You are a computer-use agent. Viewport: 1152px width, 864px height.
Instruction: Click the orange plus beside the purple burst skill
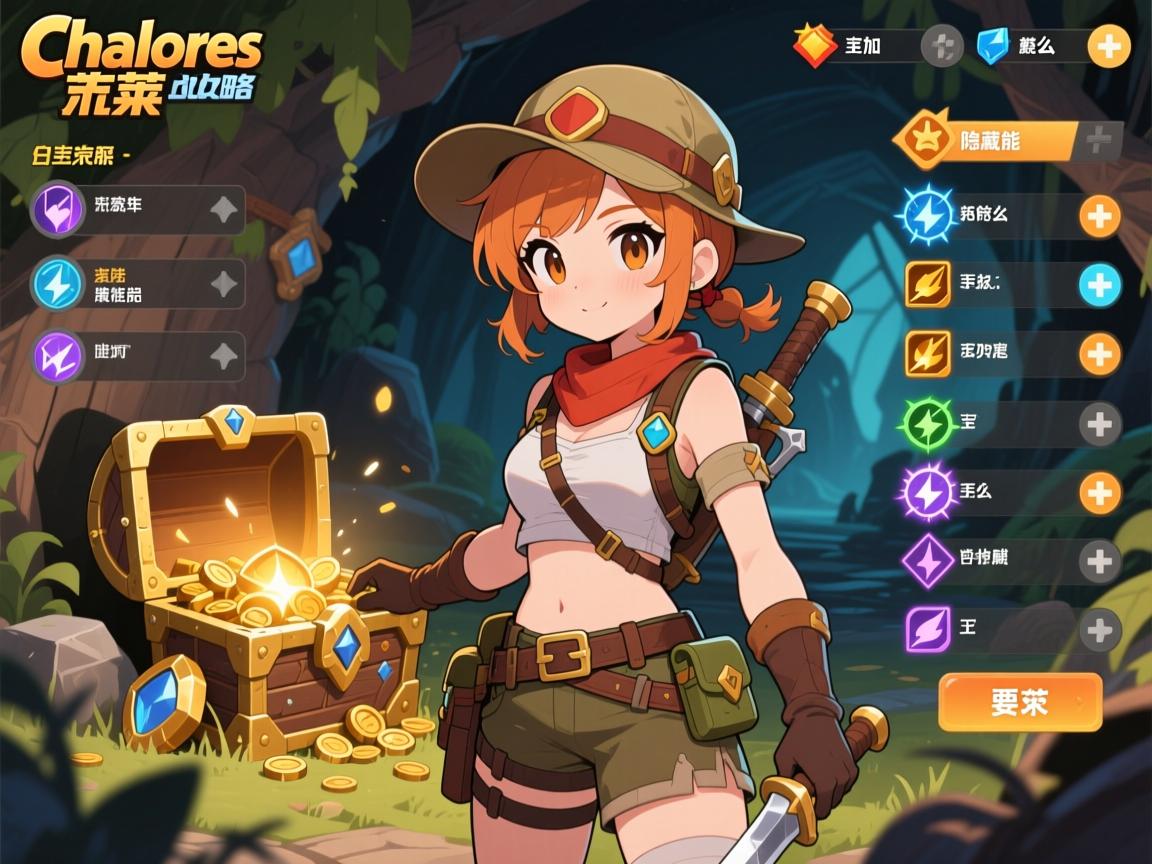tap(1100, 493)
